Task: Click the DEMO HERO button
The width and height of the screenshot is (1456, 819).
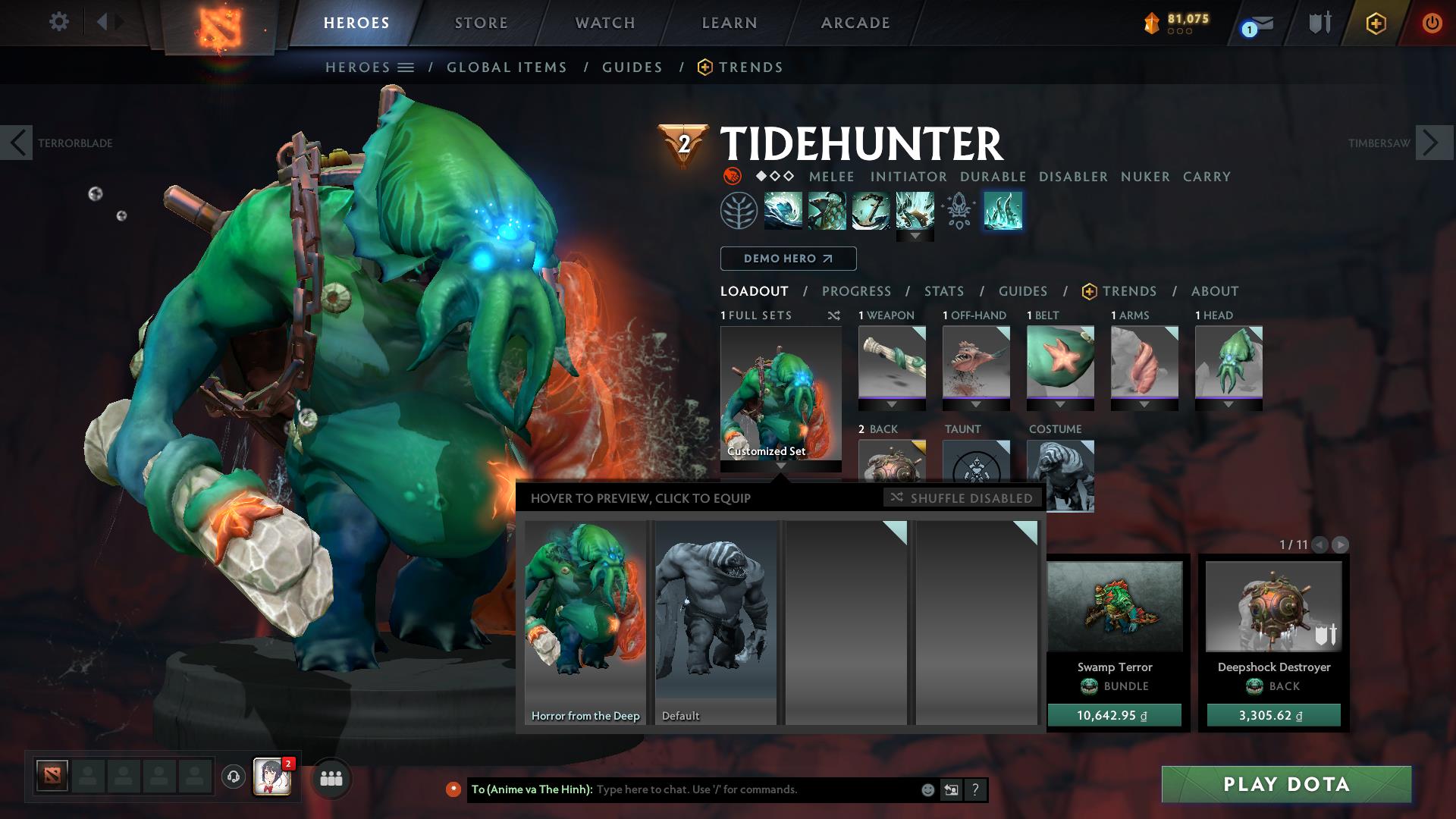Action: (x=787, y=259)
